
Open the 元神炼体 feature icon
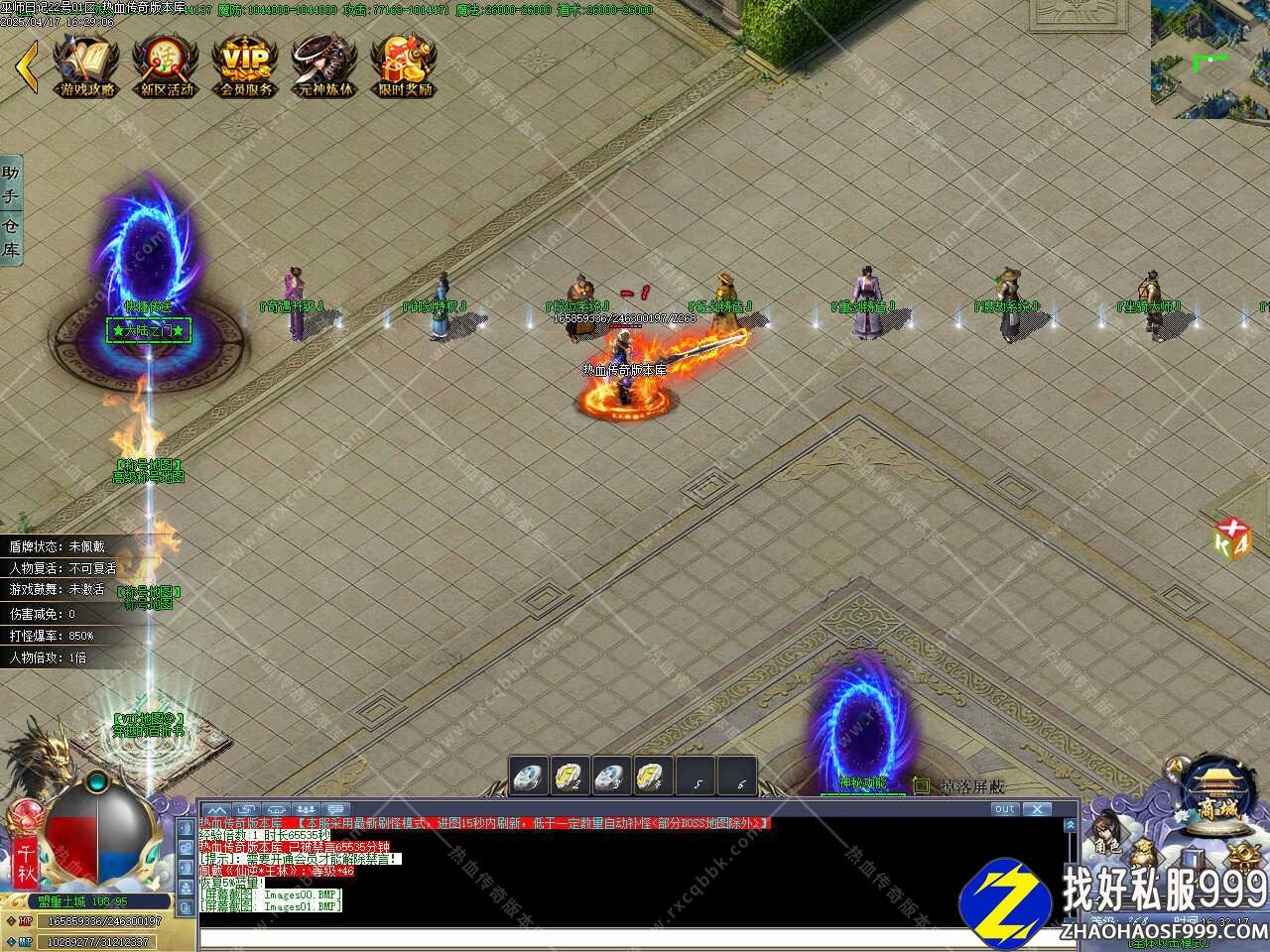tap(324, 66)
